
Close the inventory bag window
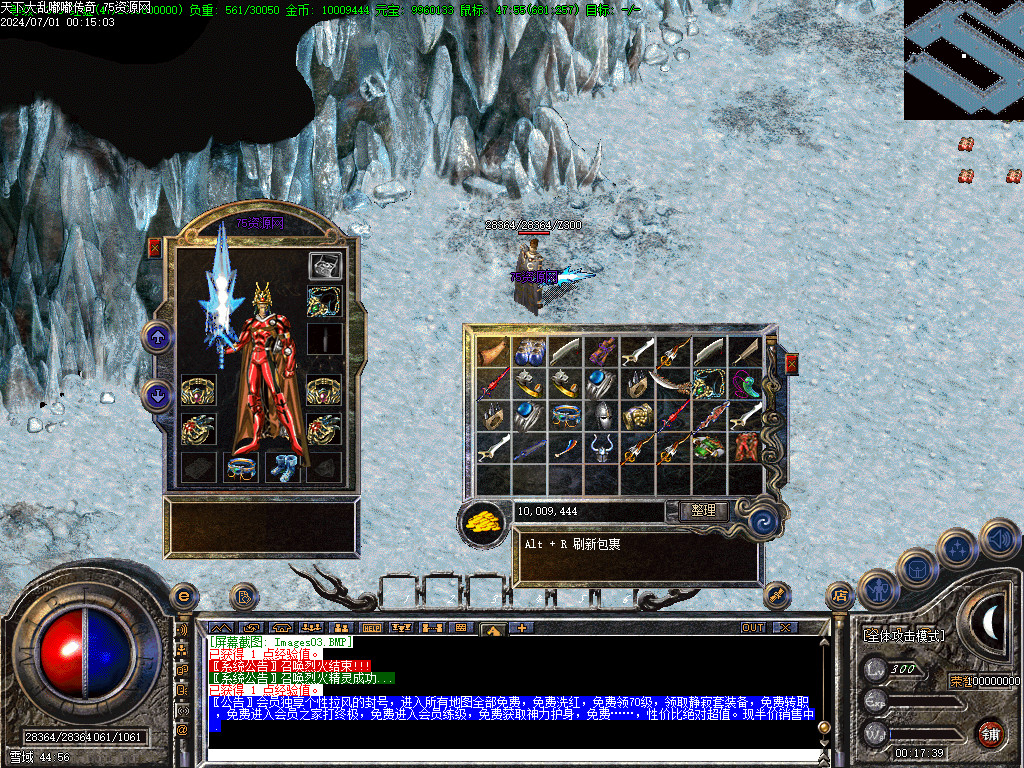pyautogui.click(x=791, y=363)
